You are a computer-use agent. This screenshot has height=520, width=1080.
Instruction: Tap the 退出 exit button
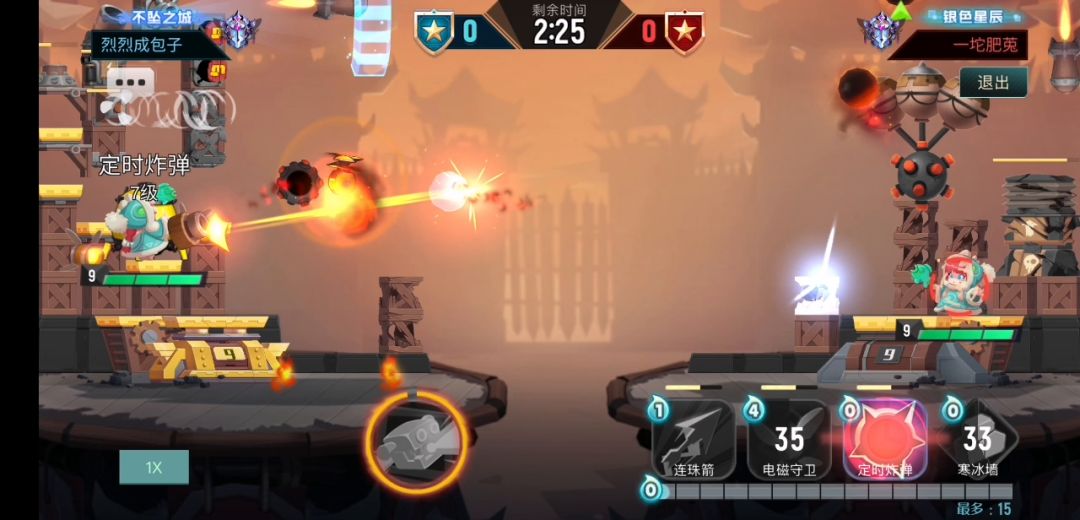tap(993, 82)
